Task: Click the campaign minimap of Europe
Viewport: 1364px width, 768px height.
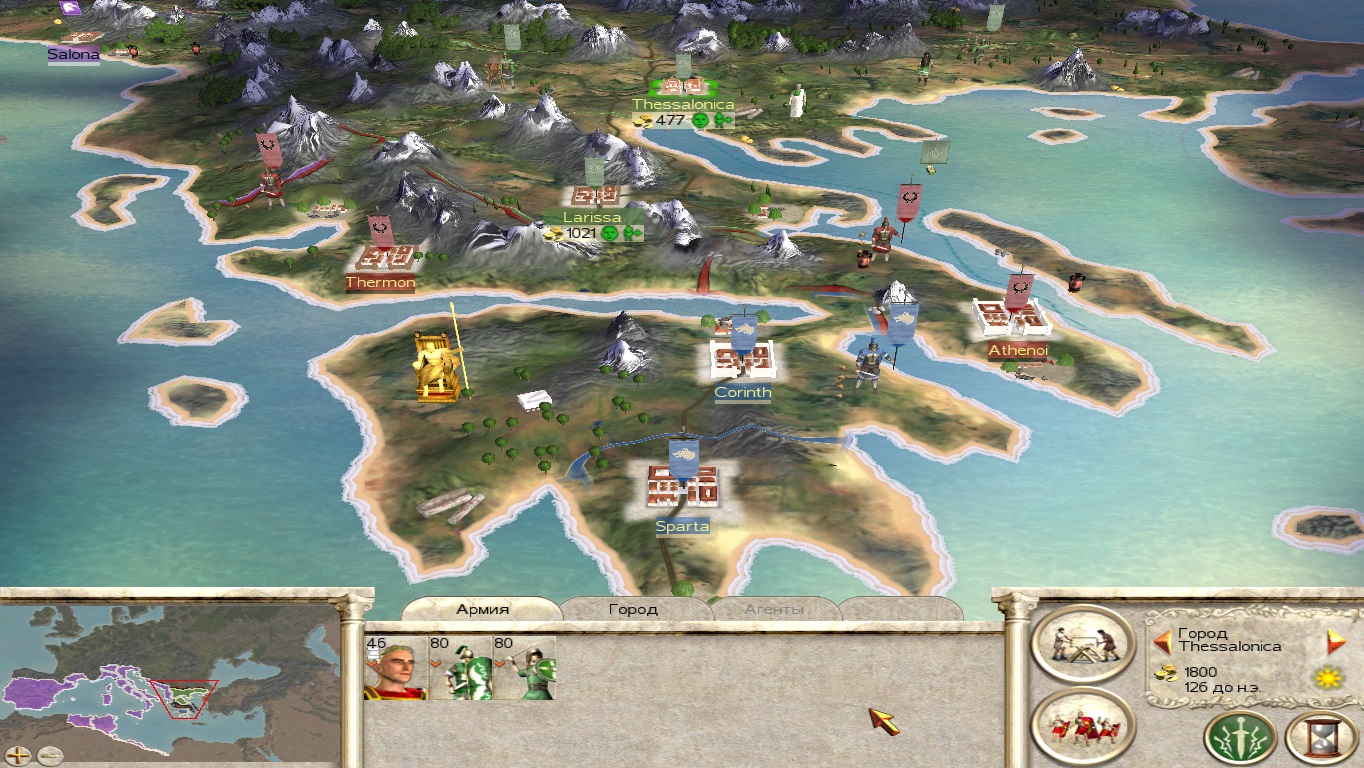Action: pyautogui.click(x=170, y=680)
